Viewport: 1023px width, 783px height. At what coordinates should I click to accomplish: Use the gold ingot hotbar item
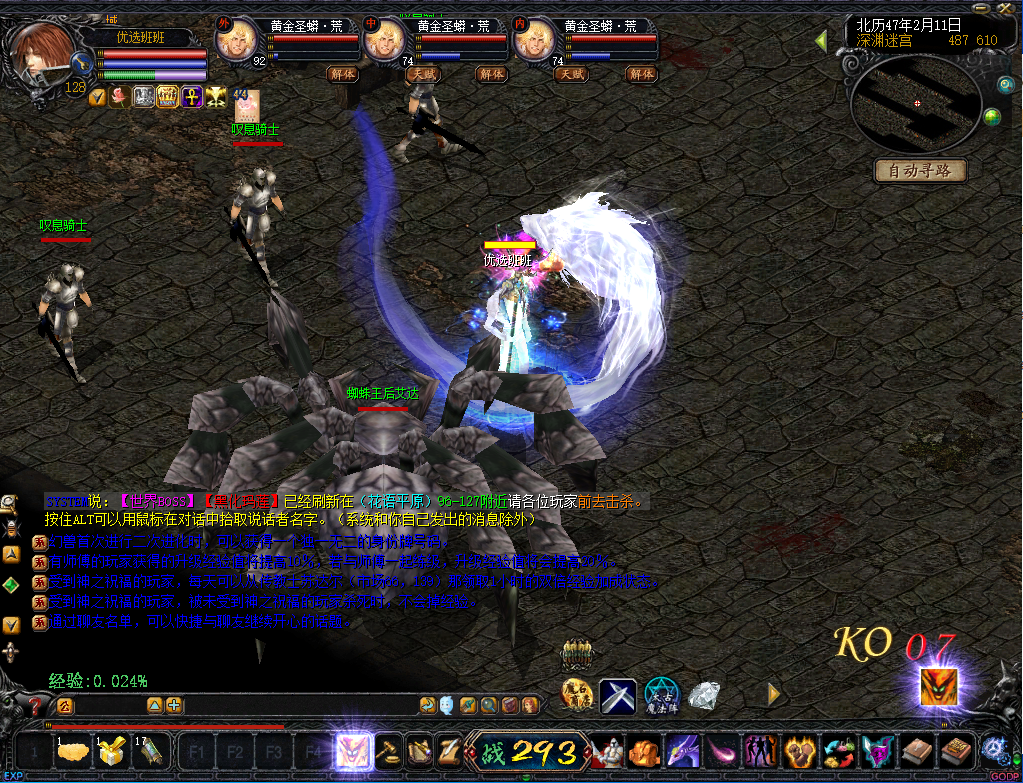(x=71, y=753)
